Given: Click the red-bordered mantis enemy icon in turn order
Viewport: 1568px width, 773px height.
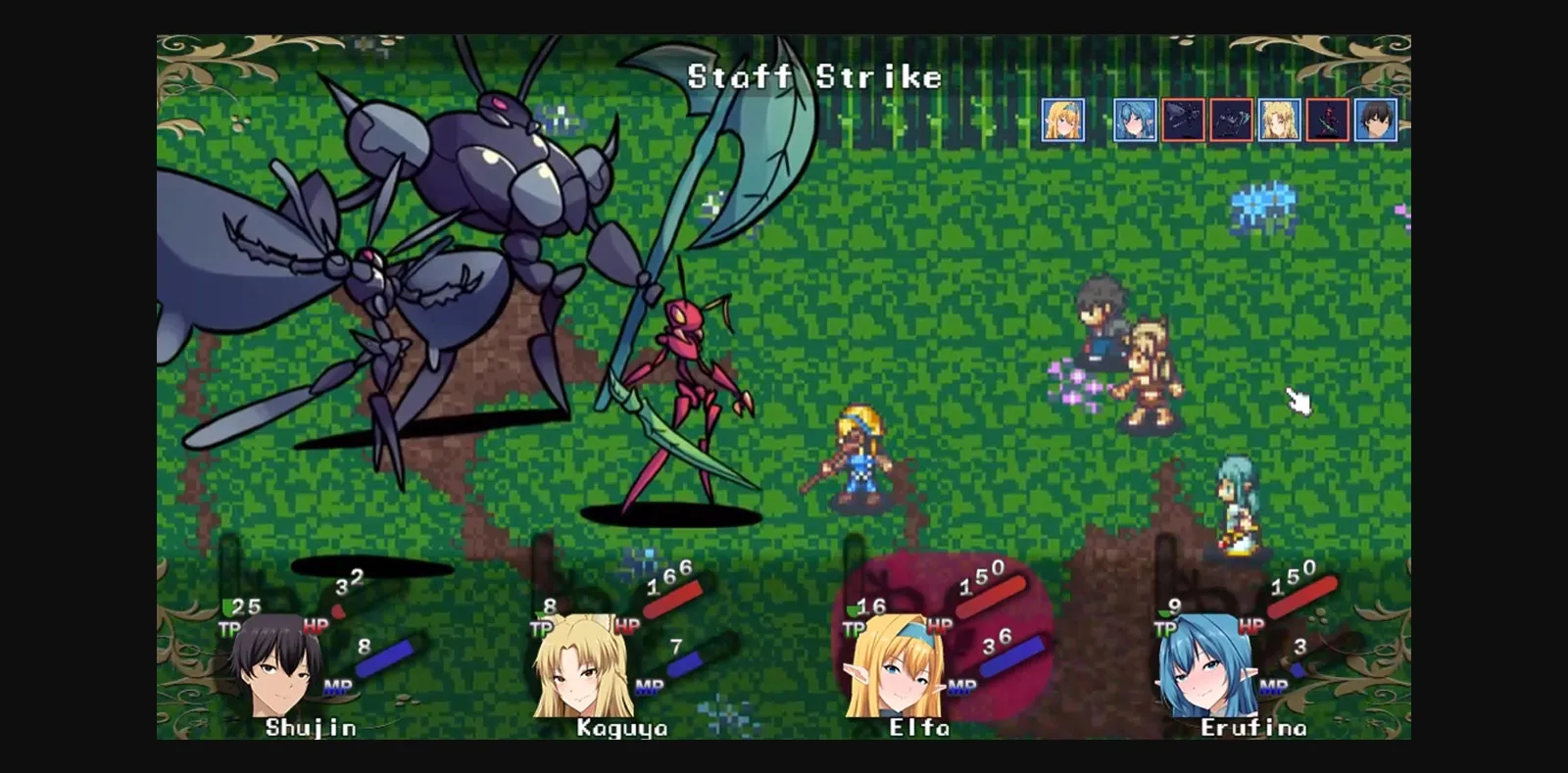Looking at the screenshot, I should point(1328,120).
